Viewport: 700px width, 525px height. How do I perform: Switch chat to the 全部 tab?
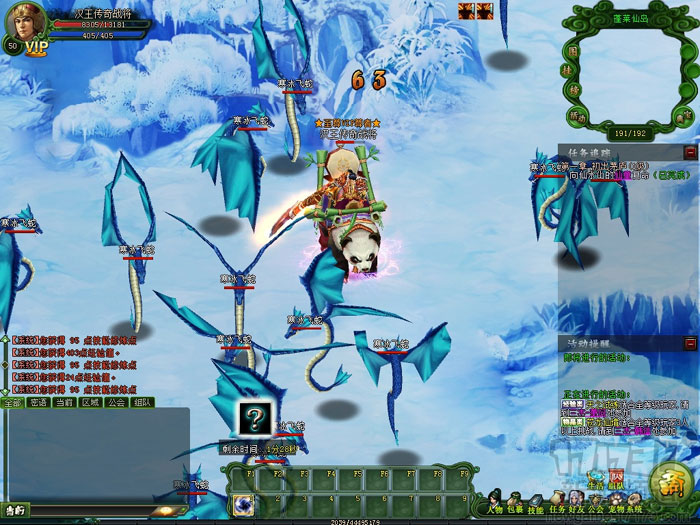coord(12,402)
